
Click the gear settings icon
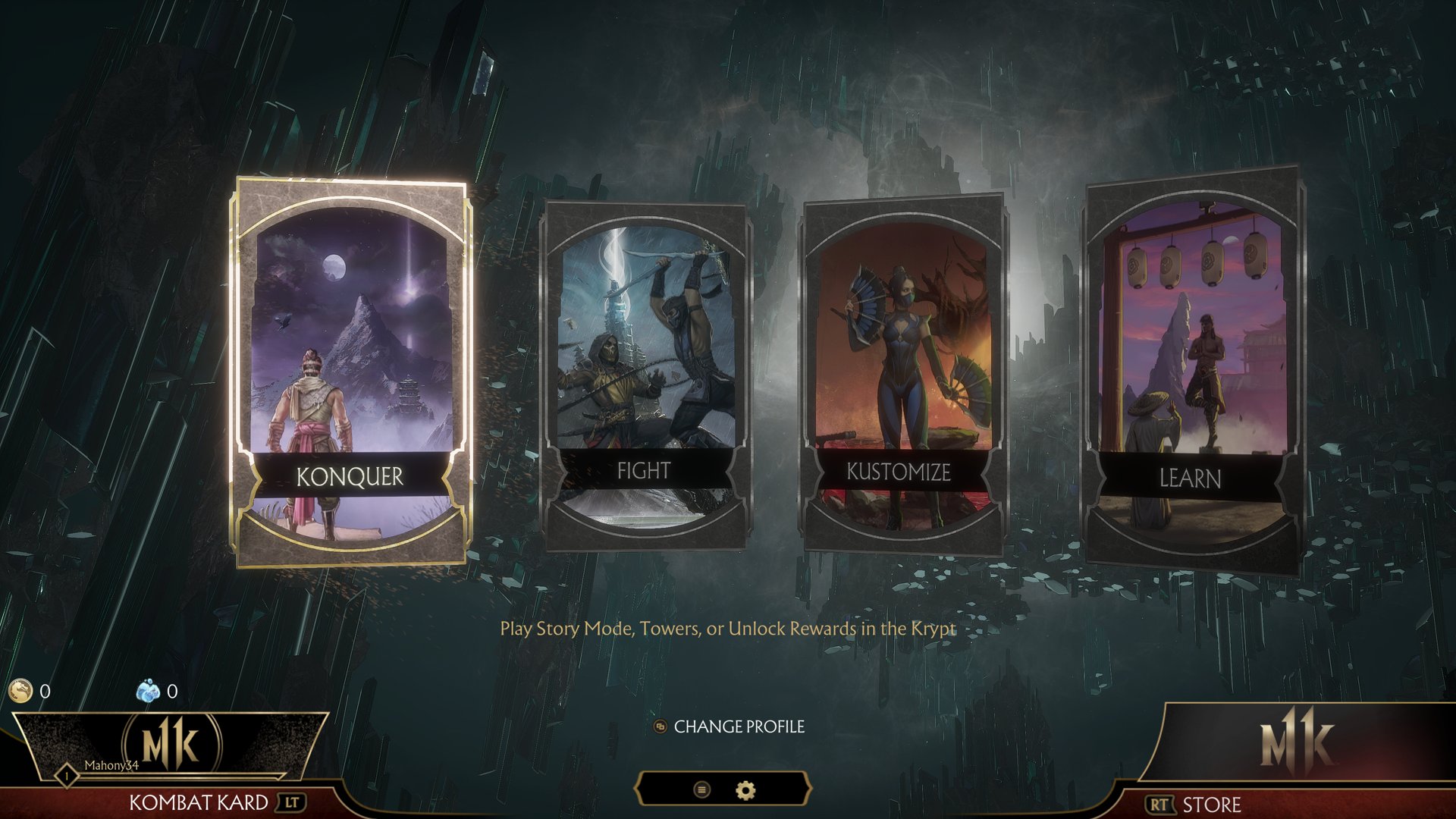[x=746, y=790]
